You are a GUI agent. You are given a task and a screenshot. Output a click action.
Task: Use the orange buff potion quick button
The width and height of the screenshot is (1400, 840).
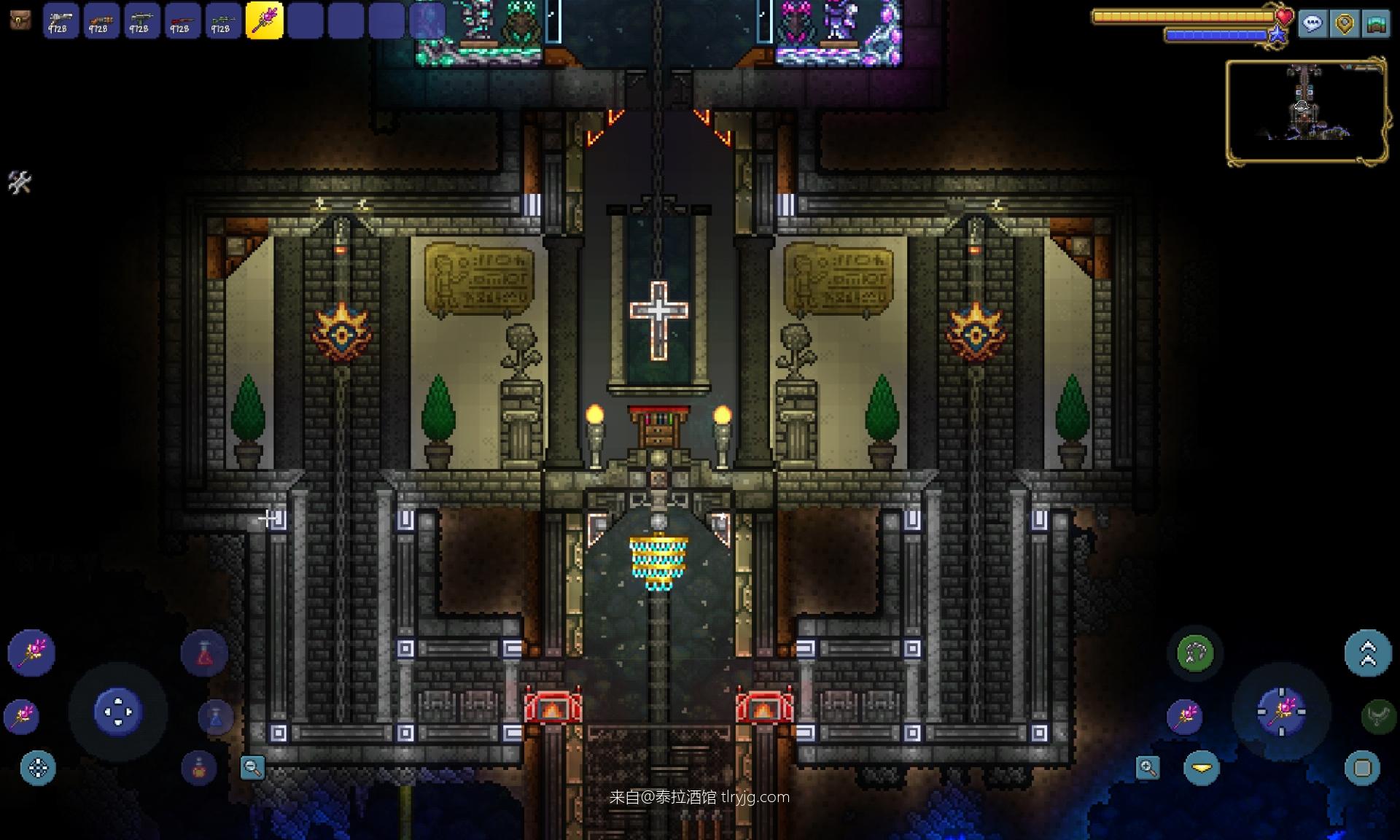tap(199, 768)
